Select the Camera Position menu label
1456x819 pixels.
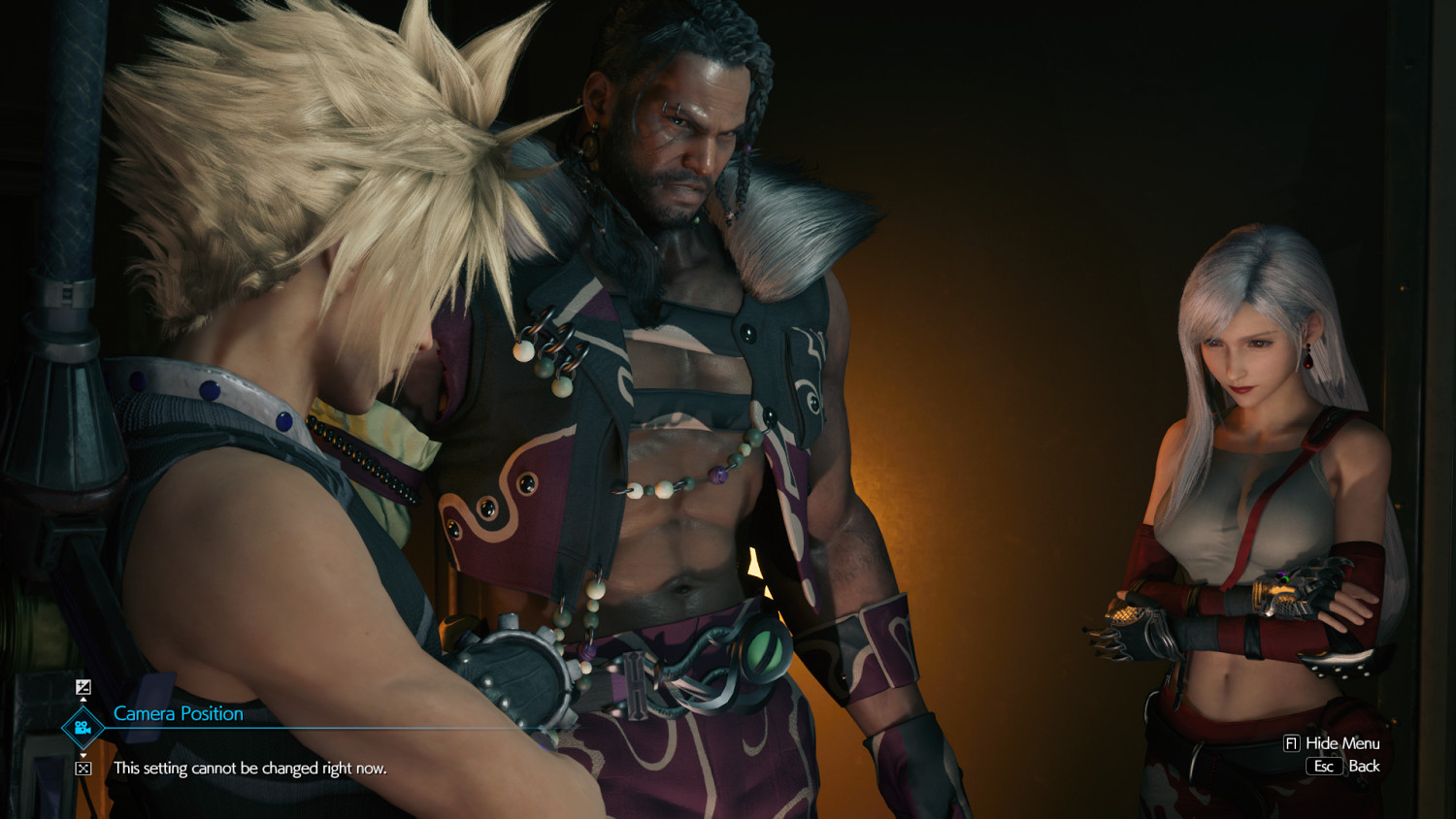[178, 713]
